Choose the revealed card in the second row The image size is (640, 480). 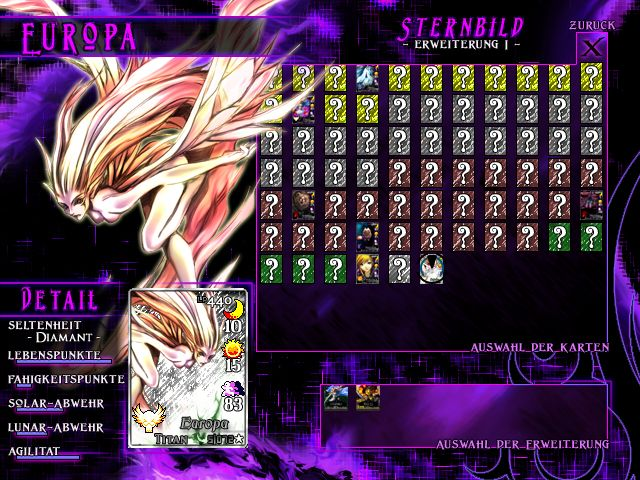303,109
